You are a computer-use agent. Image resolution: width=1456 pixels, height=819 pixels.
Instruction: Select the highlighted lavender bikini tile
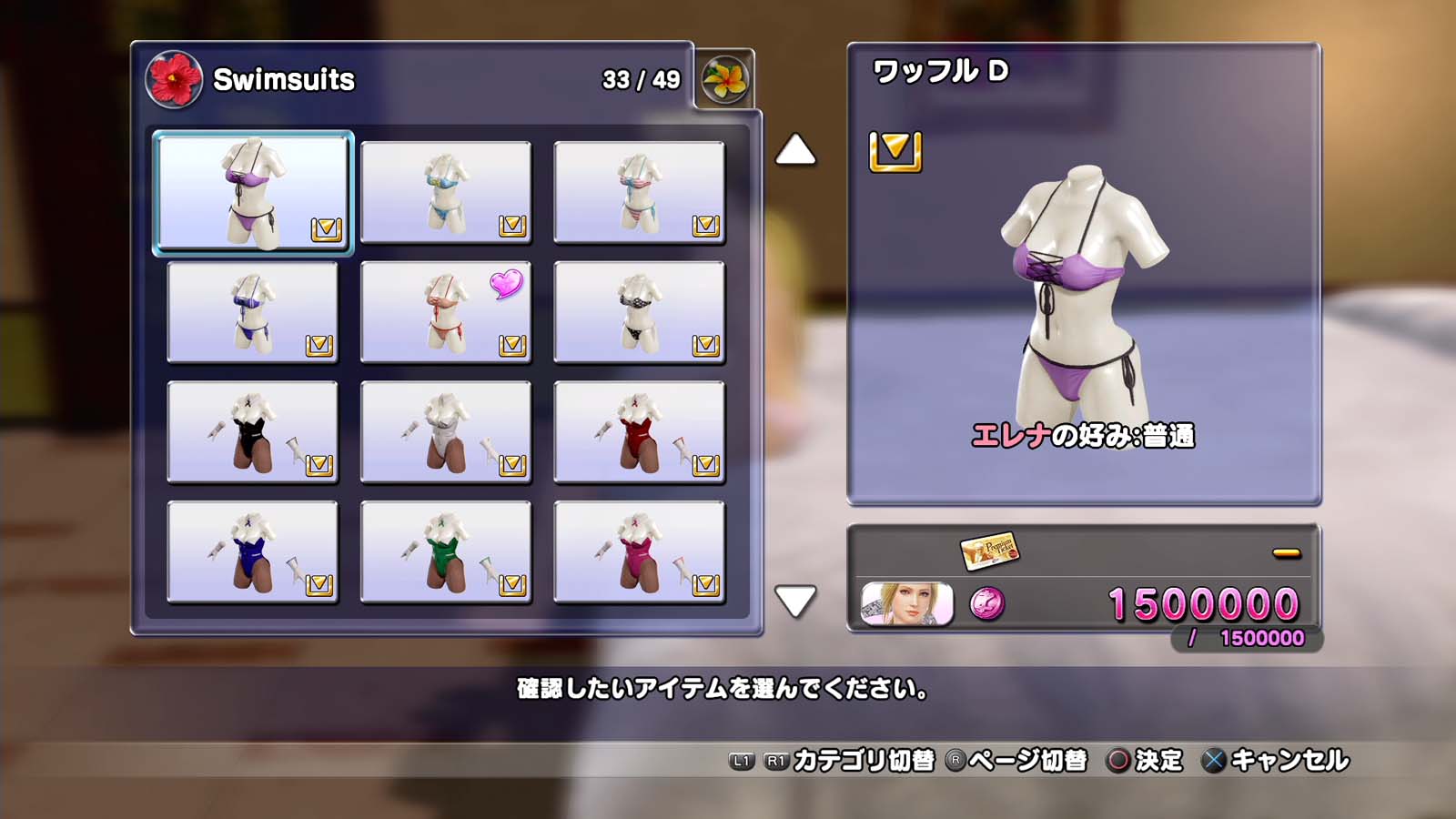(x=253, y=192)
